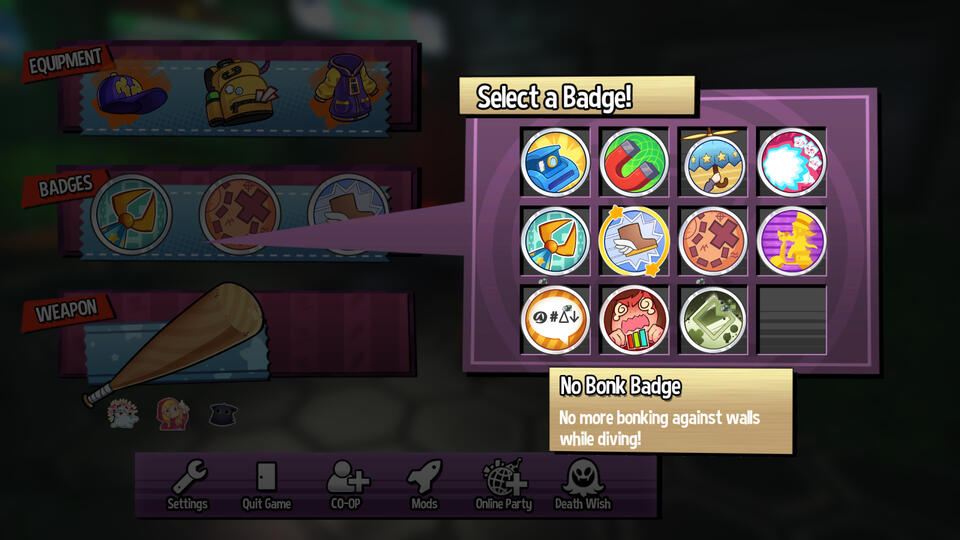Select the Online Party option
The height and width of the screenshot is (540, 960).
point(503,485)
